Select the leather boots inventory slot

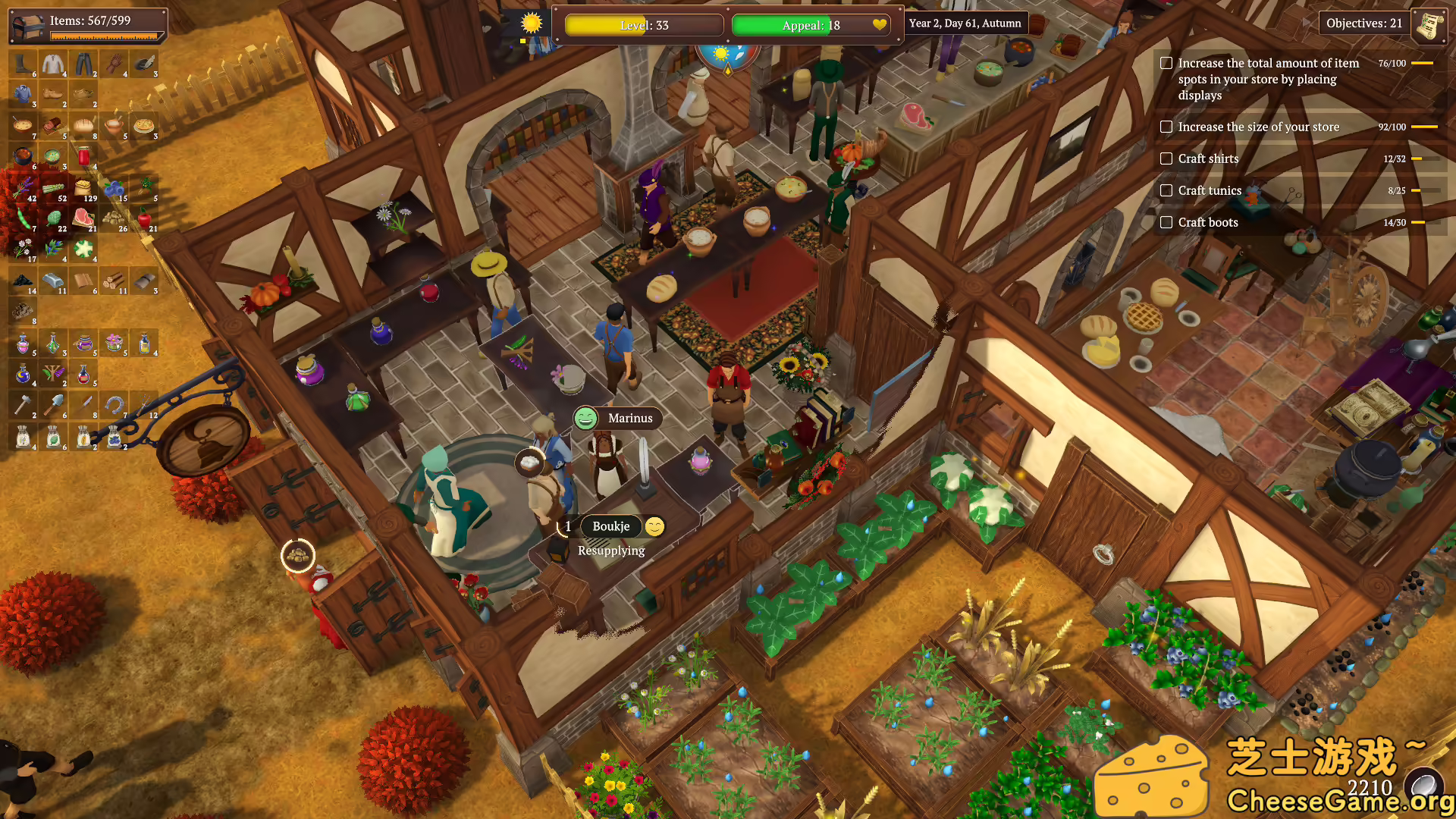click(23, 64)
